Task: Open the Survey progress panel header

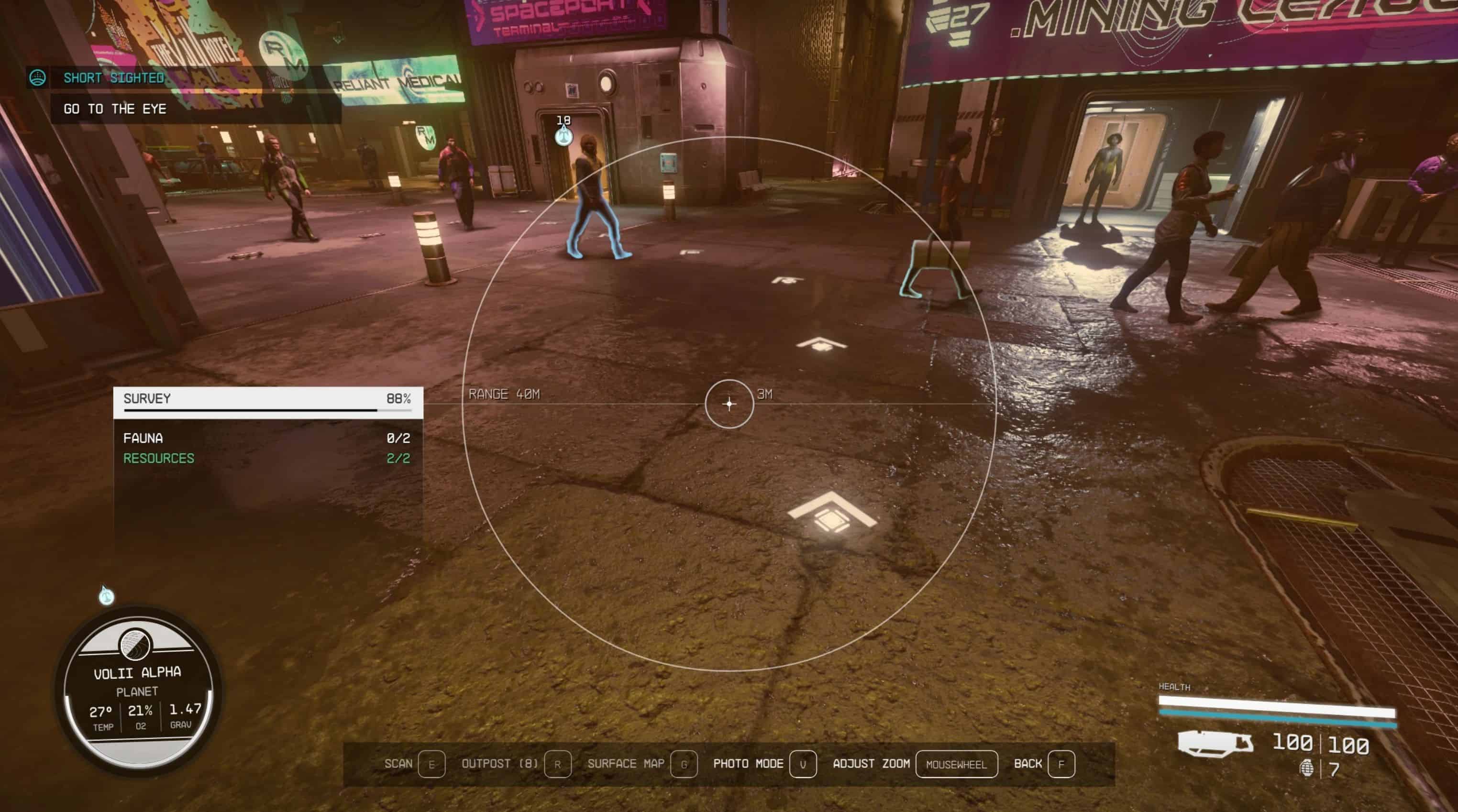Action: click(267, 399)
